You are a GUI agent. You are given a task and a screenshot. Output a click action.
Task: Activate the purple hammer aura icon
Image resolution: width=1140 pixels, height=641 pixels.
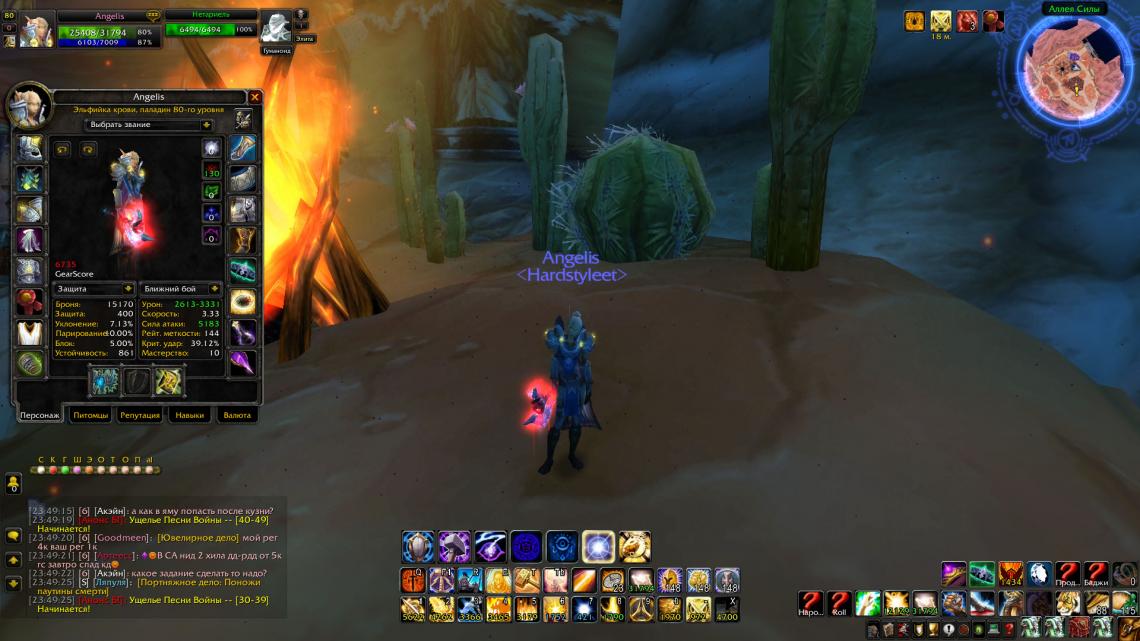(455, 547)
